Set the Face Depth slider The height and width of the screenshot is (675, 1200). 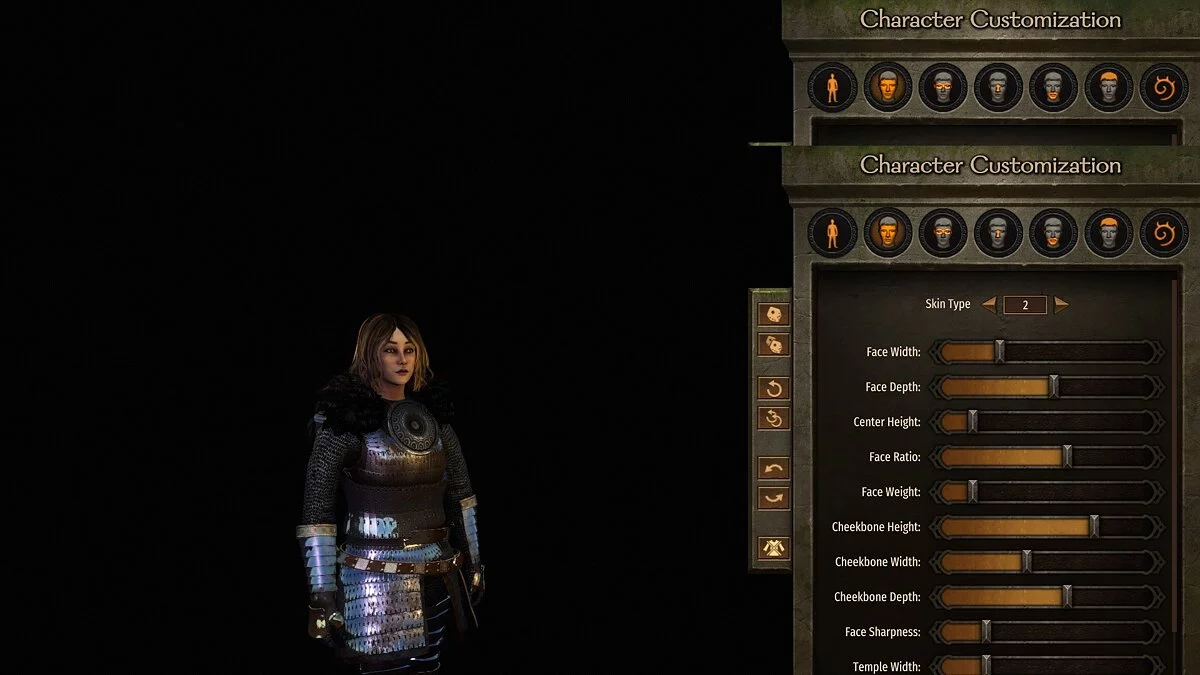[x=1053, y=387]
